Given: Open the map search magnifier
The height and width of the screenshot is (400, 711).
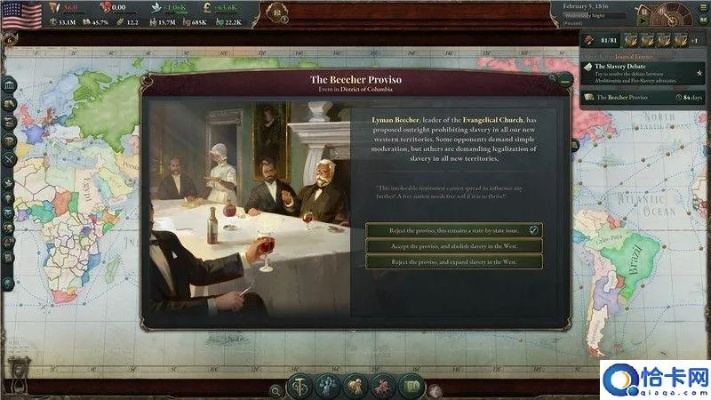Looking at the screenshot, I should coord(274,389).
